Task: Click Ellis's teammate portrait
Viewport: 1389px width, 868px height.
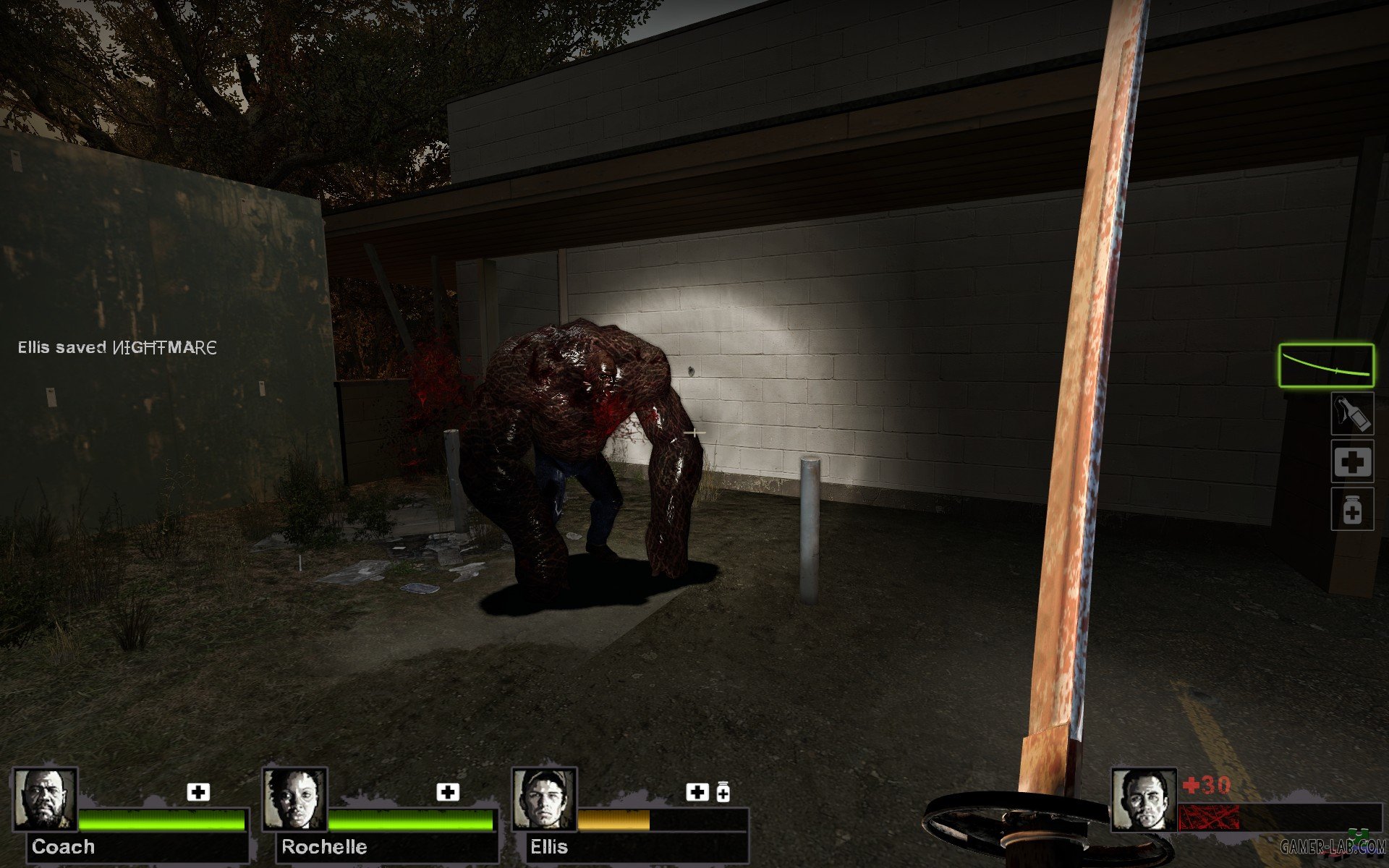Action: (x=544, y=800)
